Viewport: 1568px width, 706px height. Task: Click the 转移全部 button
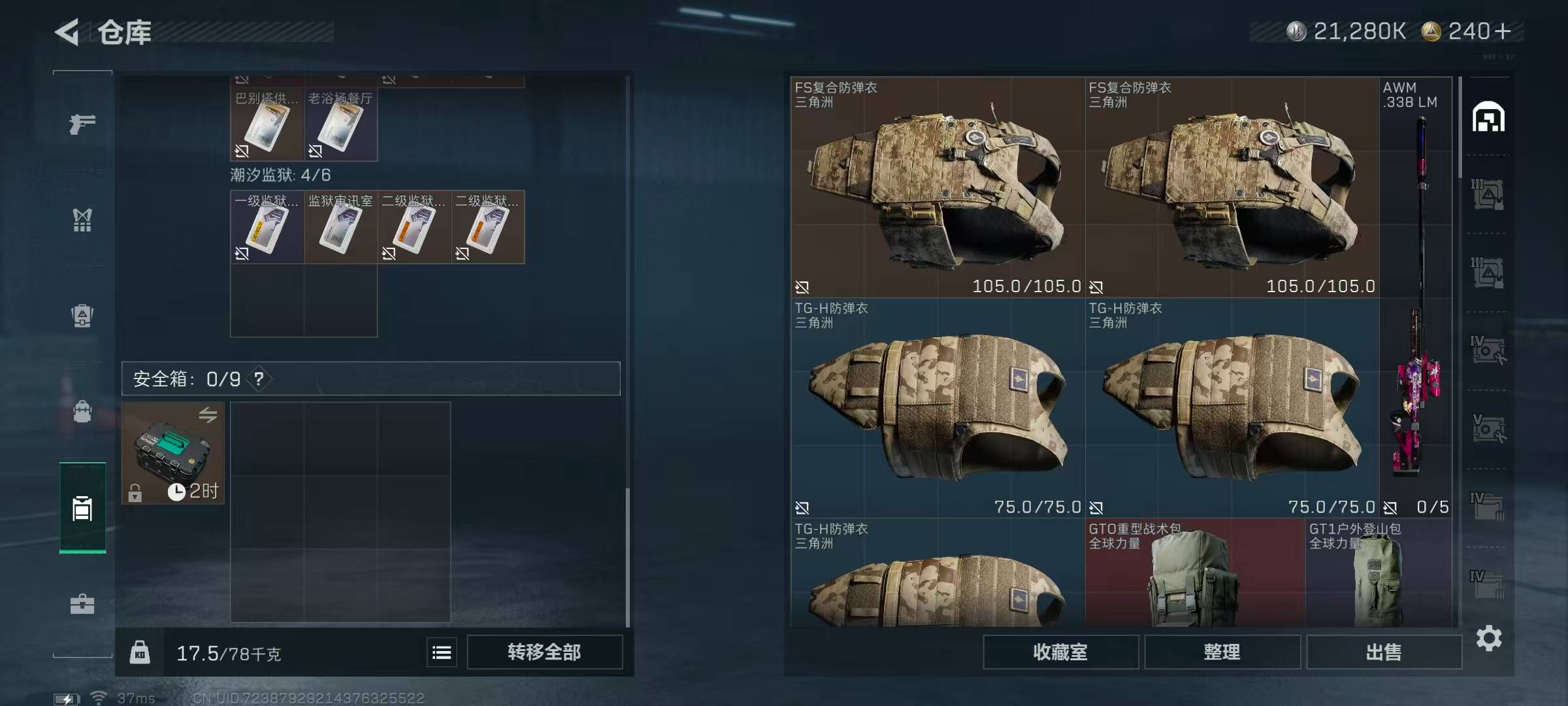(544, 652)
